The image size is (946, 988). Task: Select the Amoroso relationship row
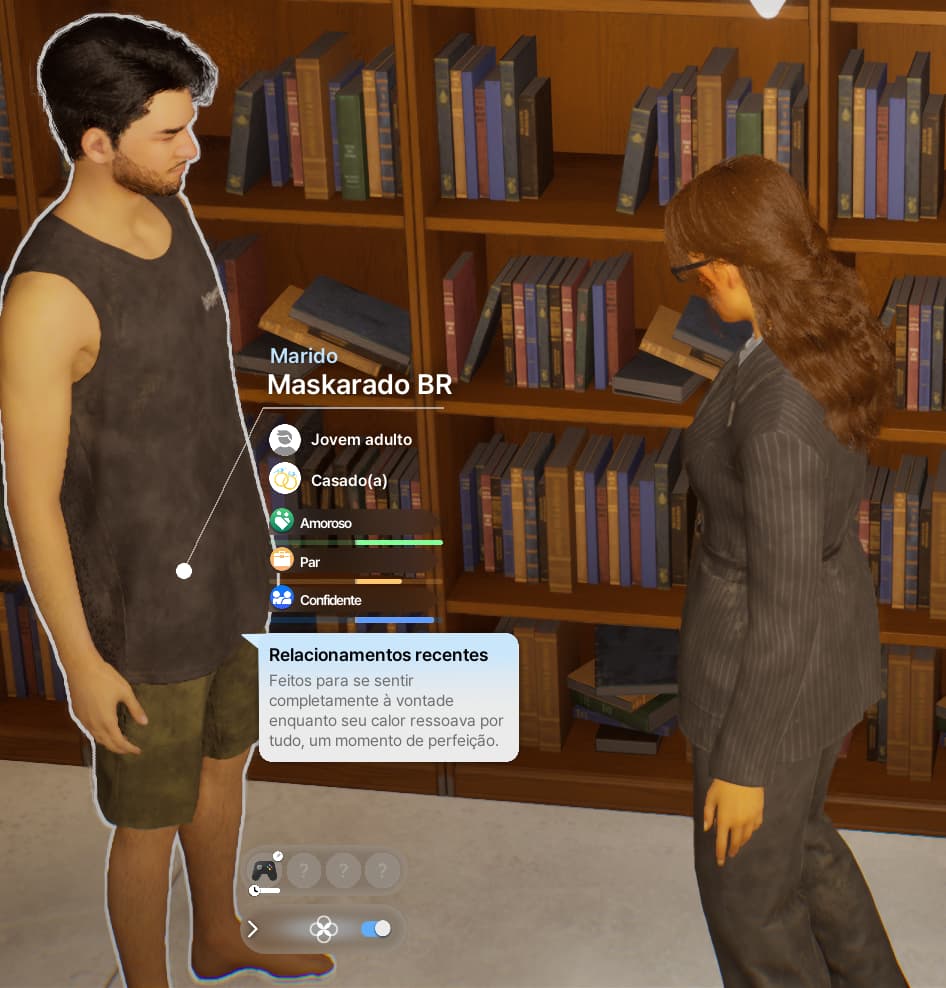[354, 523]
